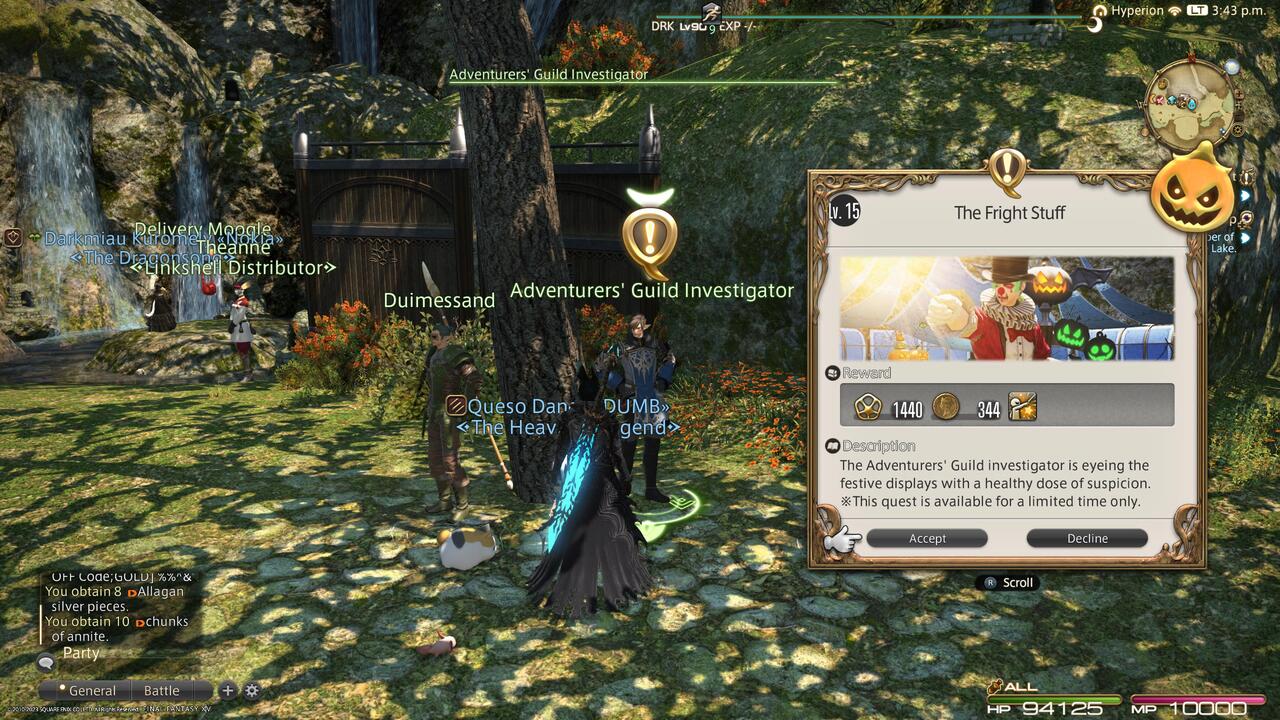The height and width of the screenshot is (720, 1280).
Task: Expand the blue arrow beside Ladies of the Lake
Action: (x=1245, y=237)
